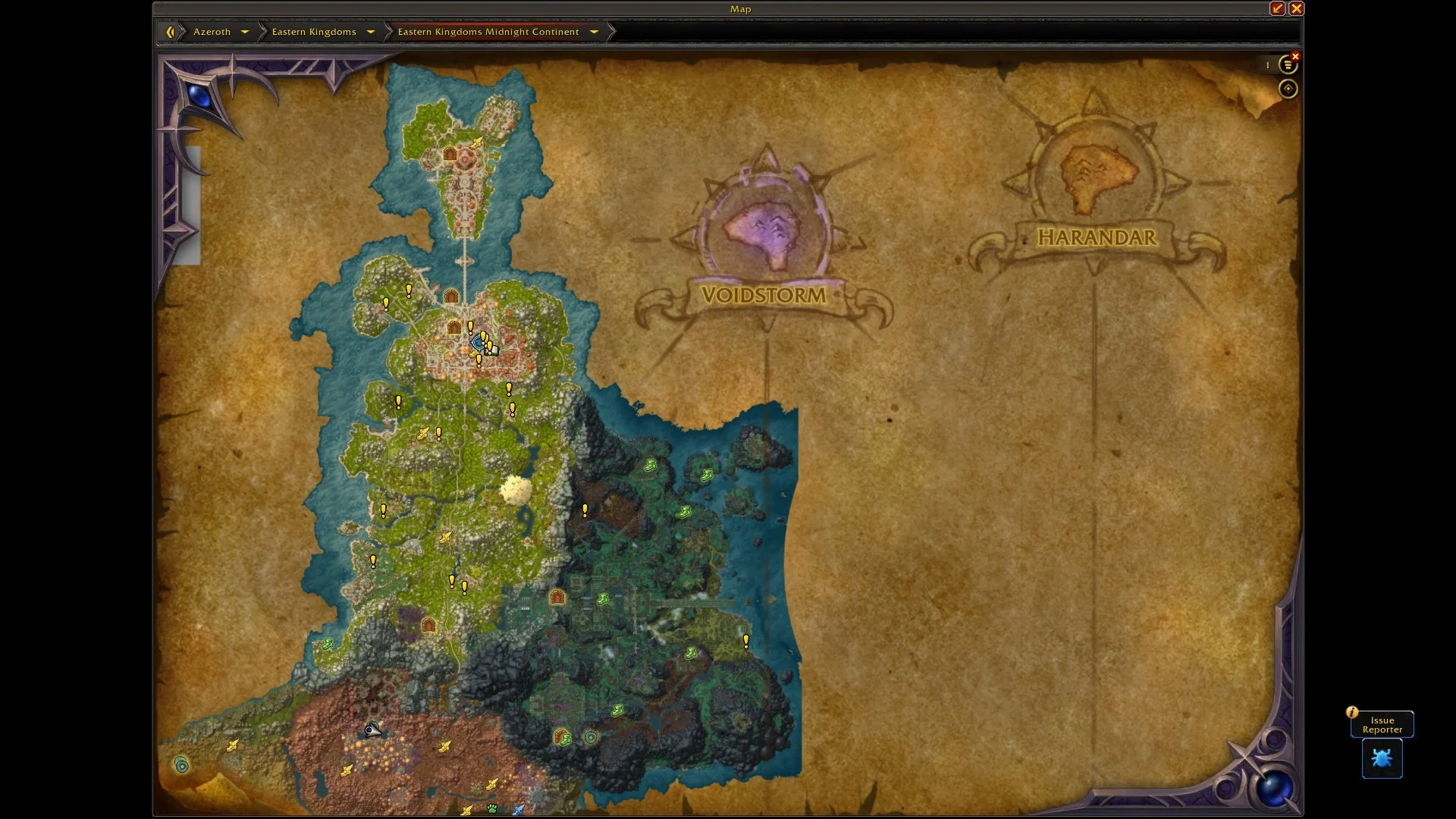Select the Azeroth breadcrumb label
The width and height of the screenshot is (1456, 819).
pos(213,32)
